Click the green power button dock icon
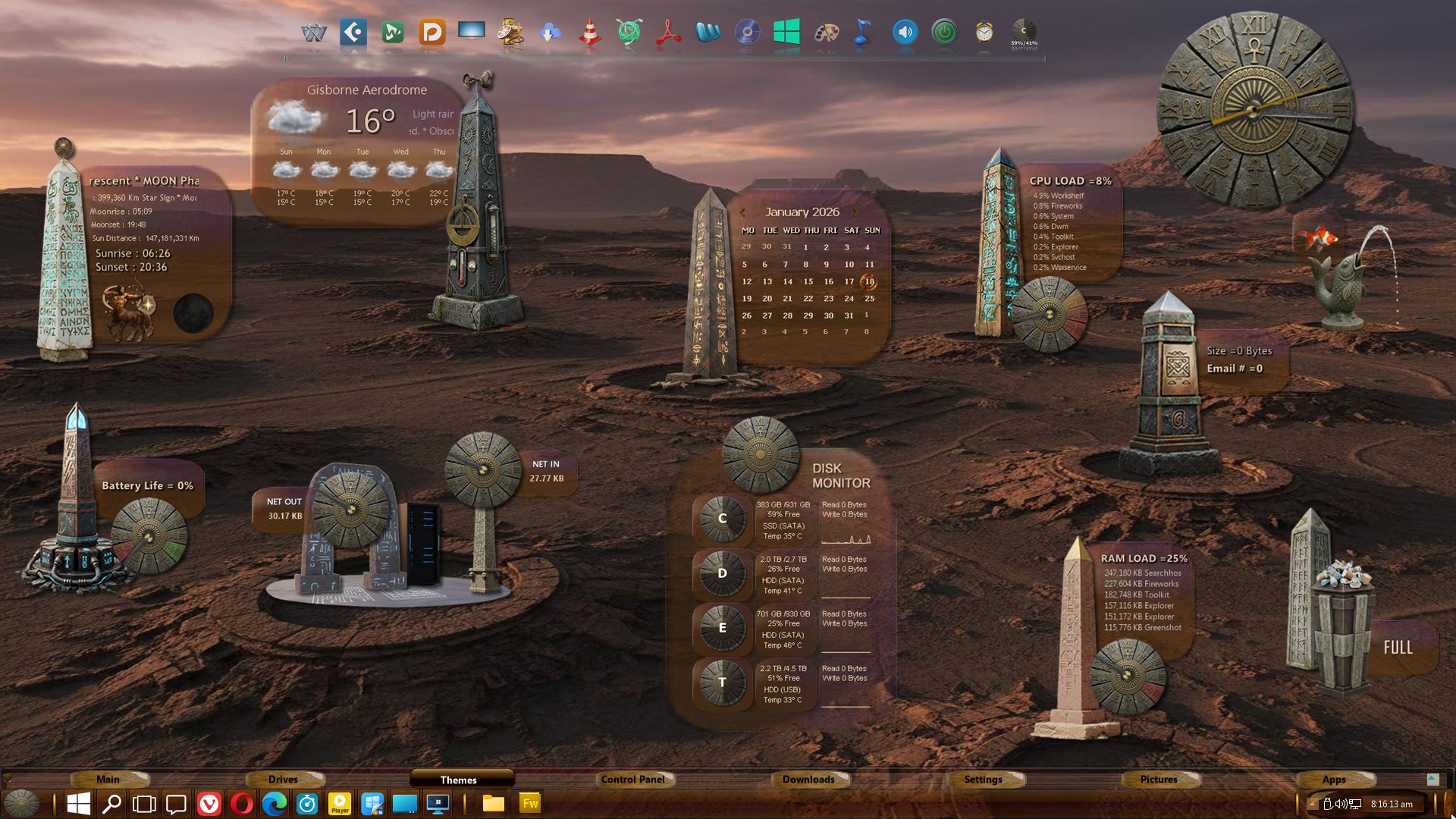Viewport: 1456px width, 819px height. pyautogui.click(x=944, y=33)
